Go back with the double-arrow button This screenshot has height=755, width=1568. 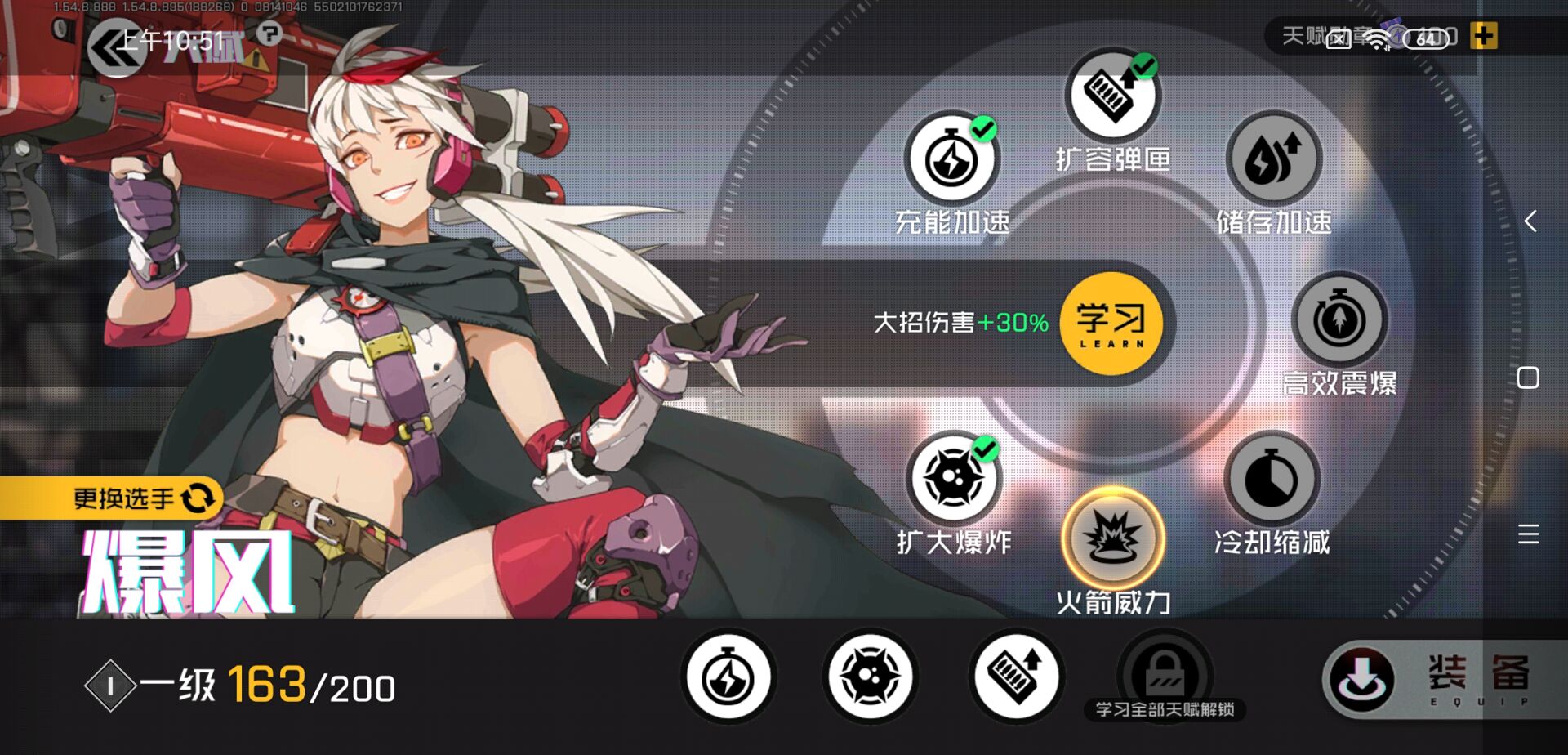pyautogui.click(x=114, y=47)
